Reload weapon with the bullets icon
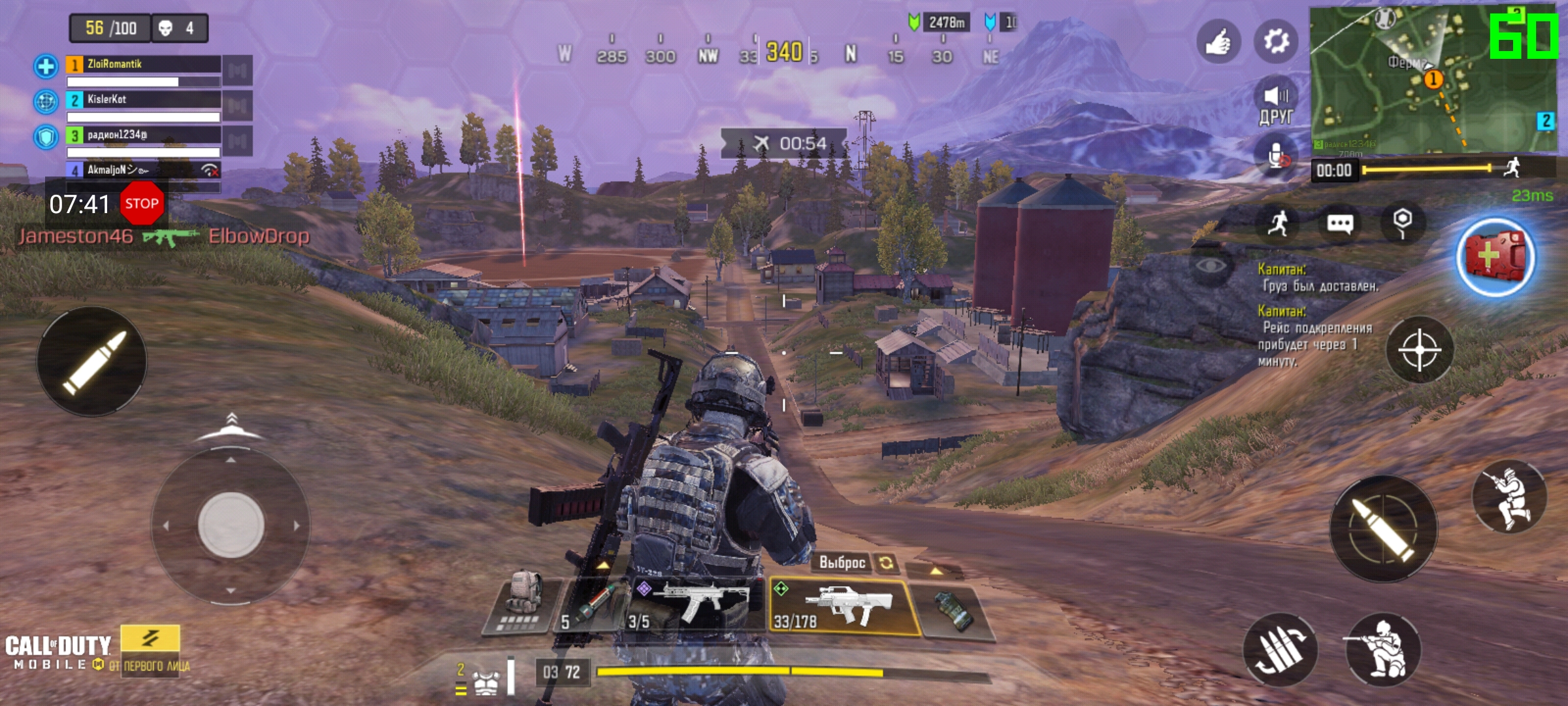Screen dimensions: 1568x706 click(x=1281, y=650)
